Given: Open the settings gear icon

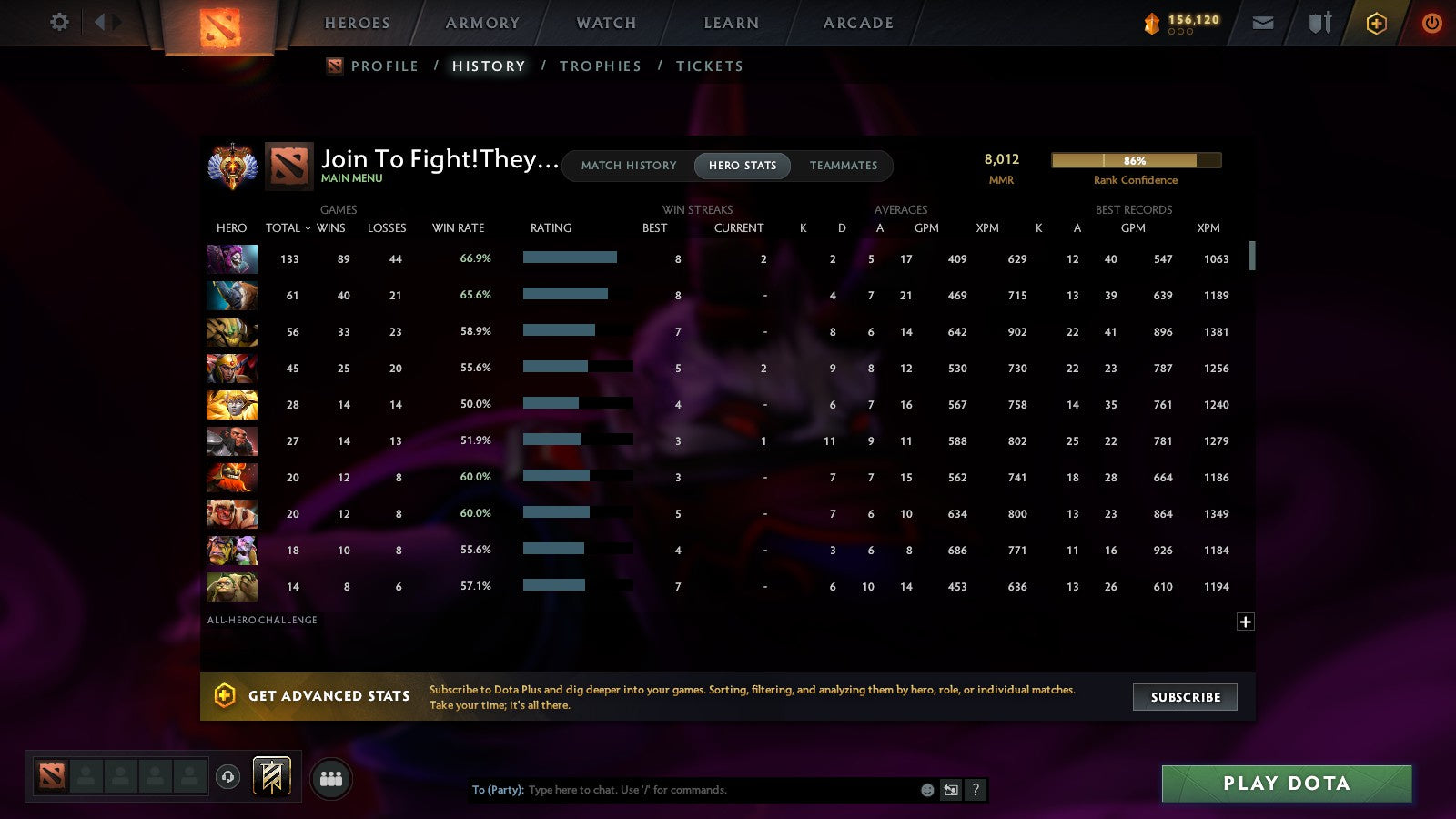Looking at the screenshot, I should point(58,24).
